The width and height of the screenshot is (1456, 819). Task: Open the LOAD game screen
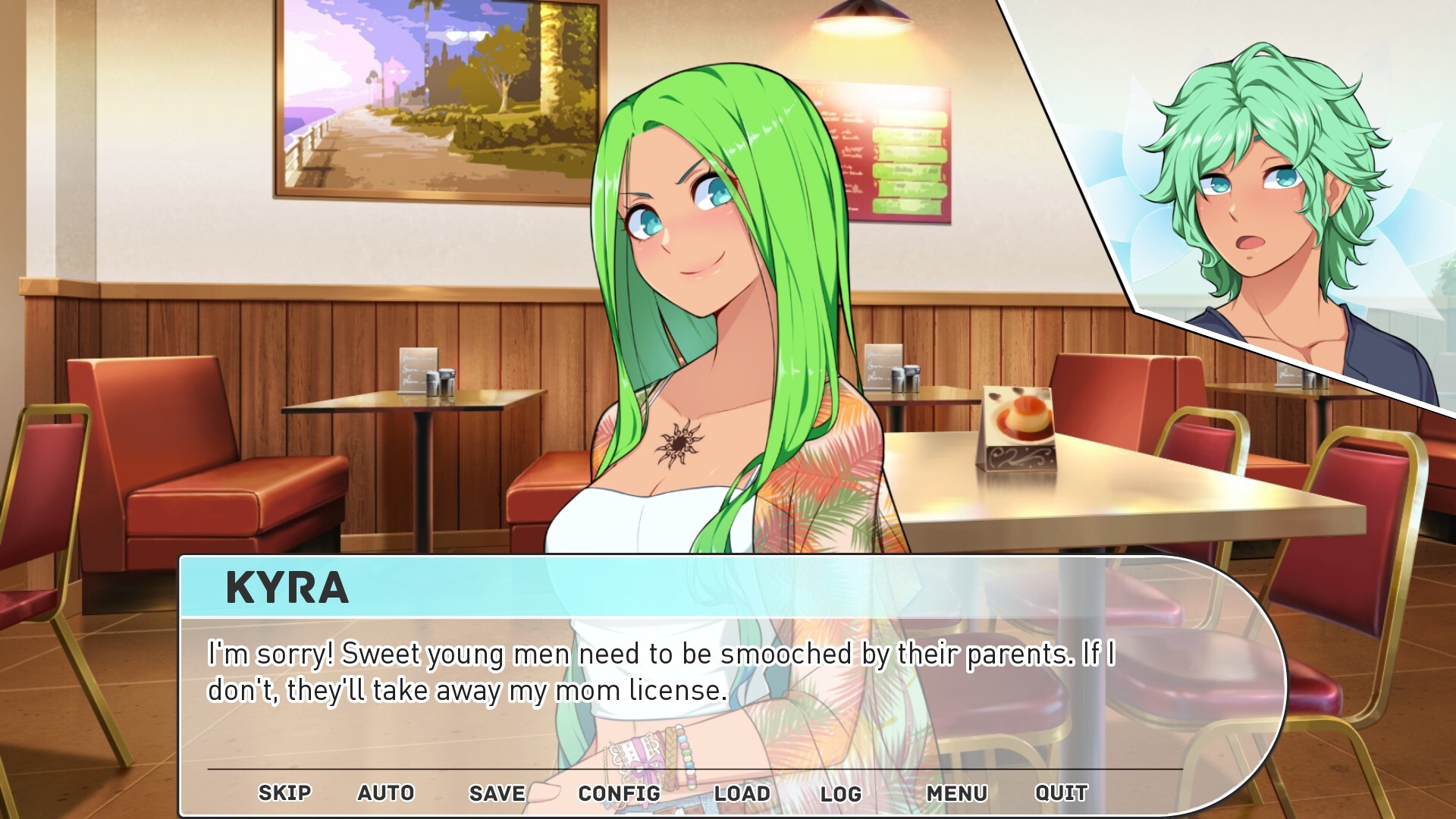(742, 793)
